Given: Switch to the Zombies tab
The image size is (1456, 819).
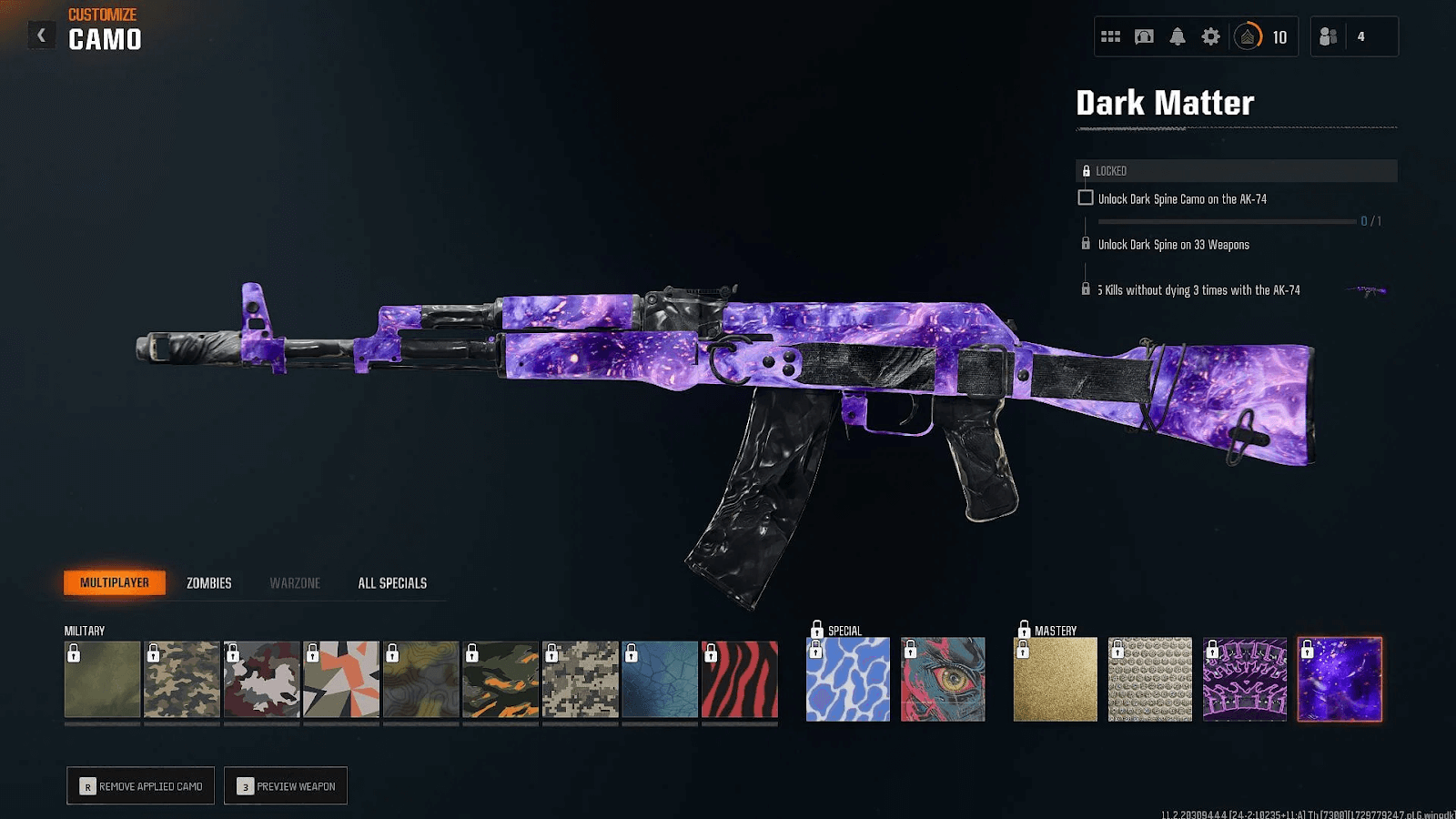Looking at the screenshot, I should coord(208,582).
